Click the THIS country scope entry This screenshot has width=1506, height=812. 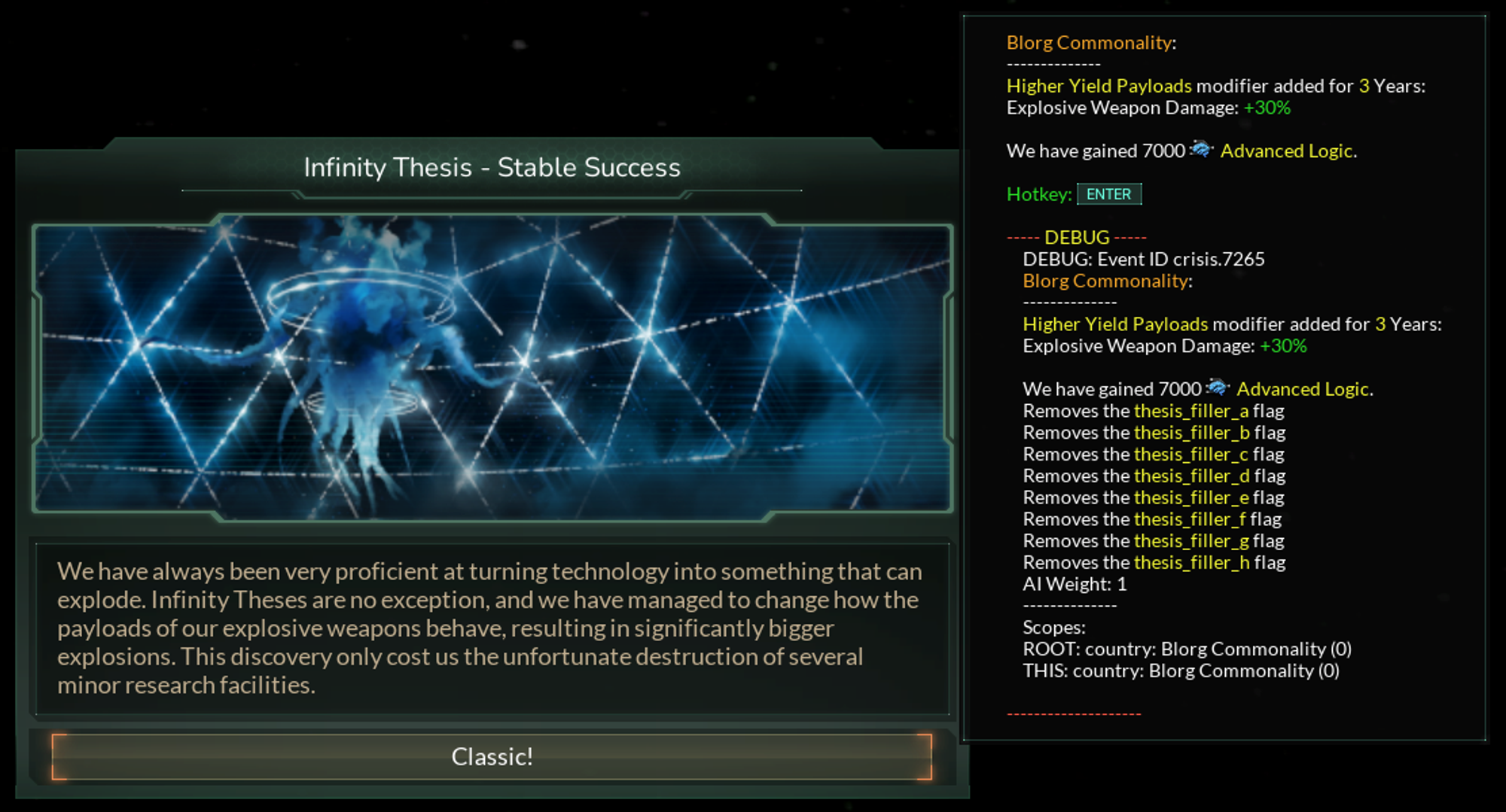point(1181,670)
